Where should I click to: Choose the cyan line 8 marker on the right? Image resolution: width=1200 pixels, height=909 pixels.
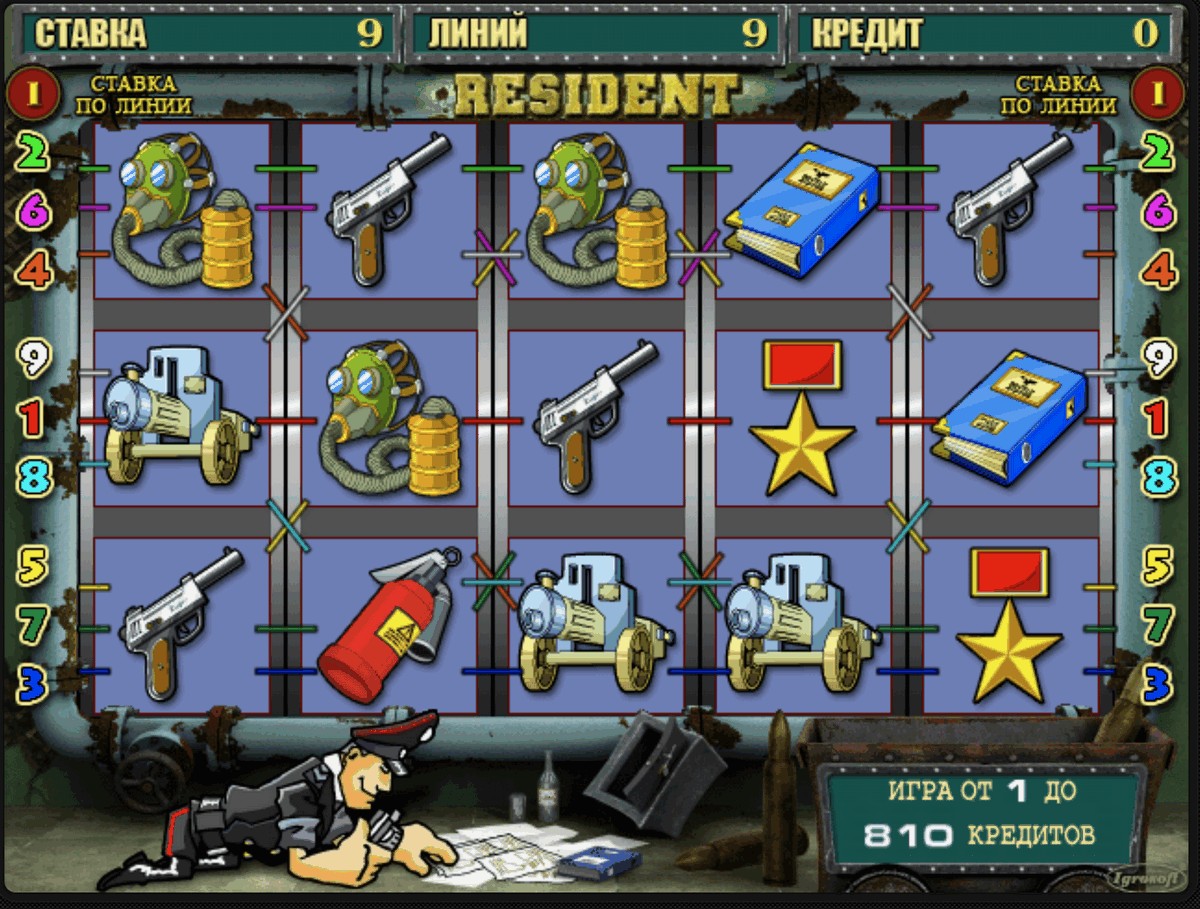click(1159, 477)
